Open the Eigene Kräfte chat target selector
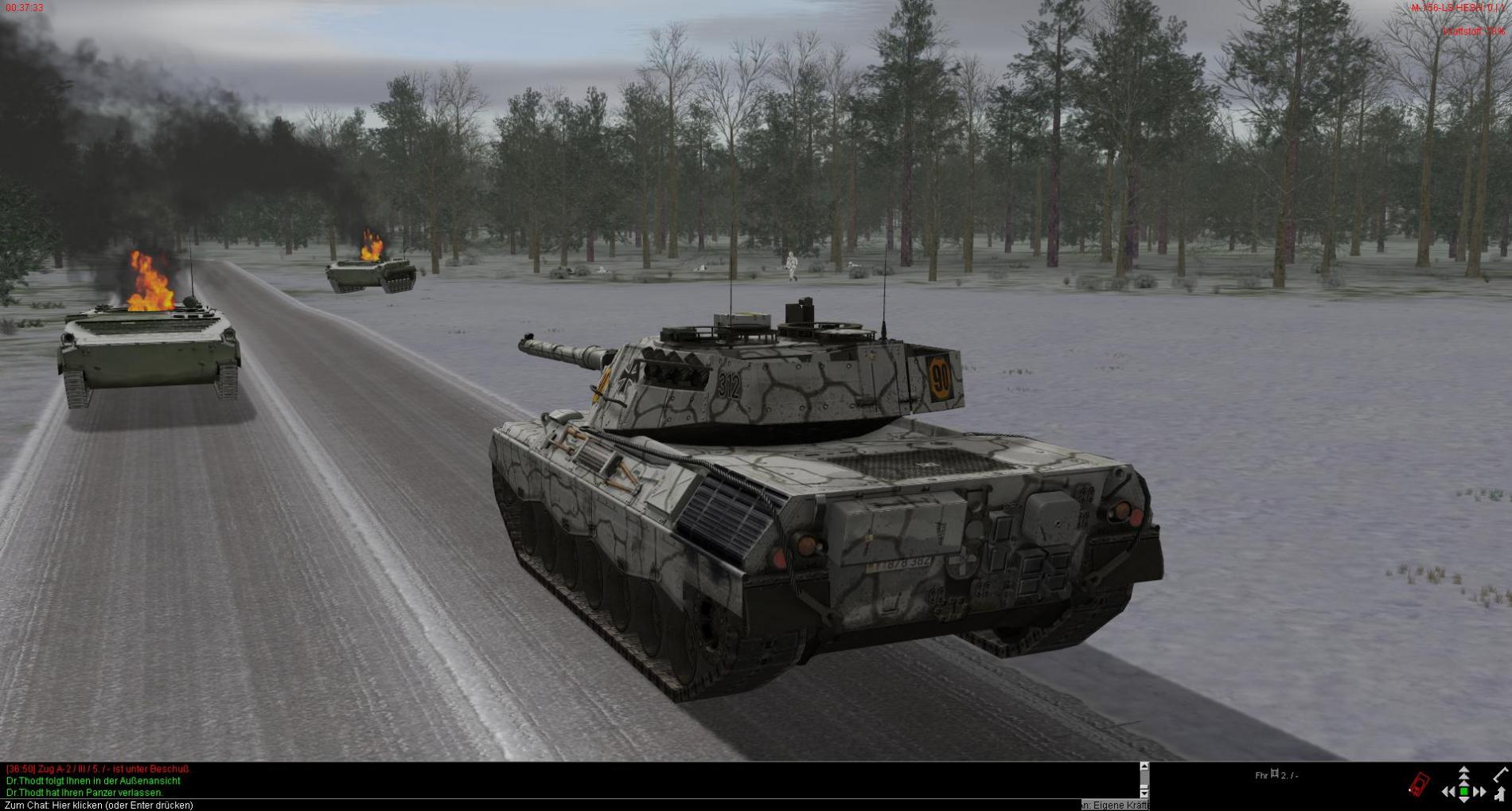This screenshot has width=1512, height=811. (x=1115, y=805)
